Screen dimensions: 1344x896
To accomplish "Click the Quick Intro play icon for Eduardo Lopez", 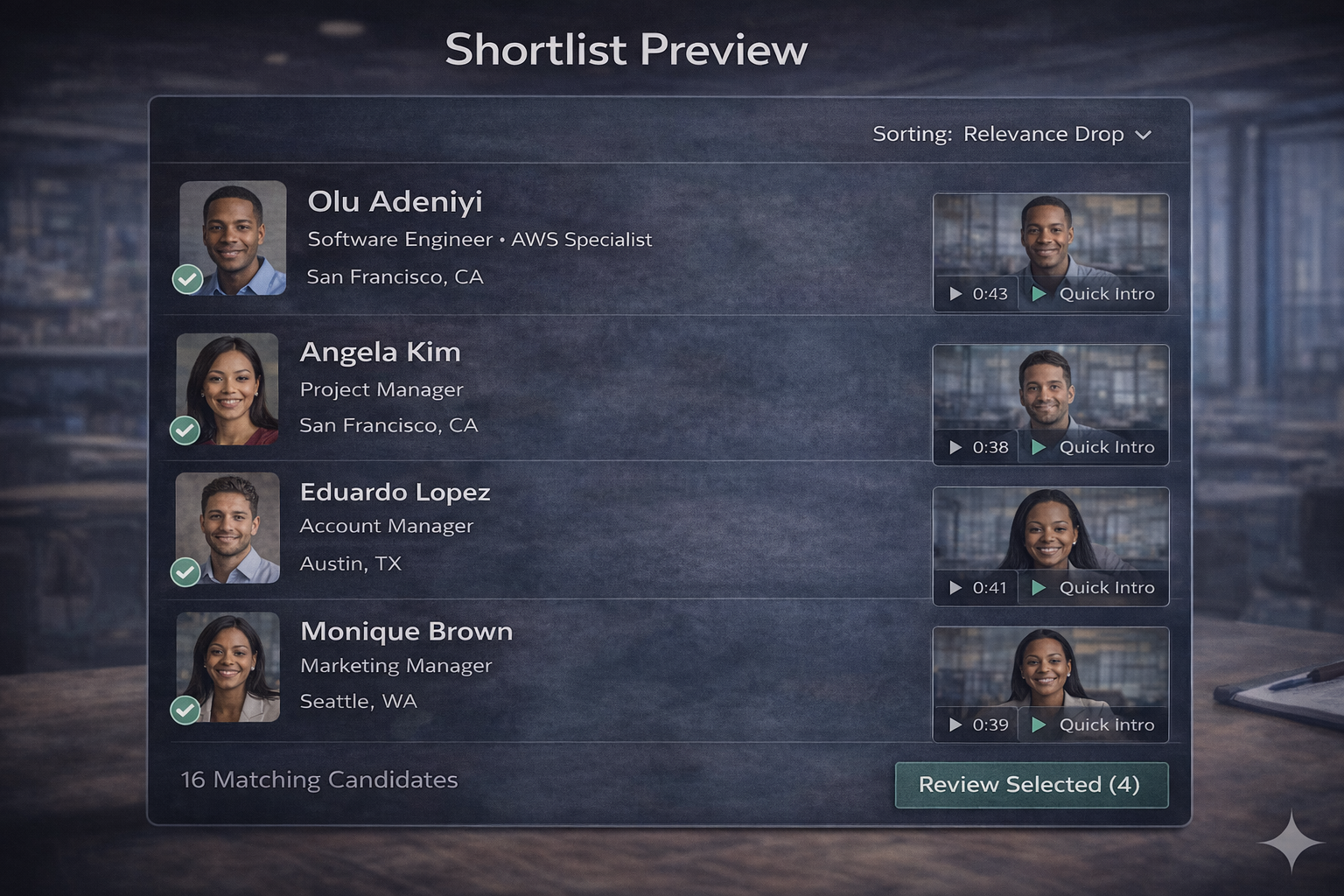I will [x=1040, y=587].
